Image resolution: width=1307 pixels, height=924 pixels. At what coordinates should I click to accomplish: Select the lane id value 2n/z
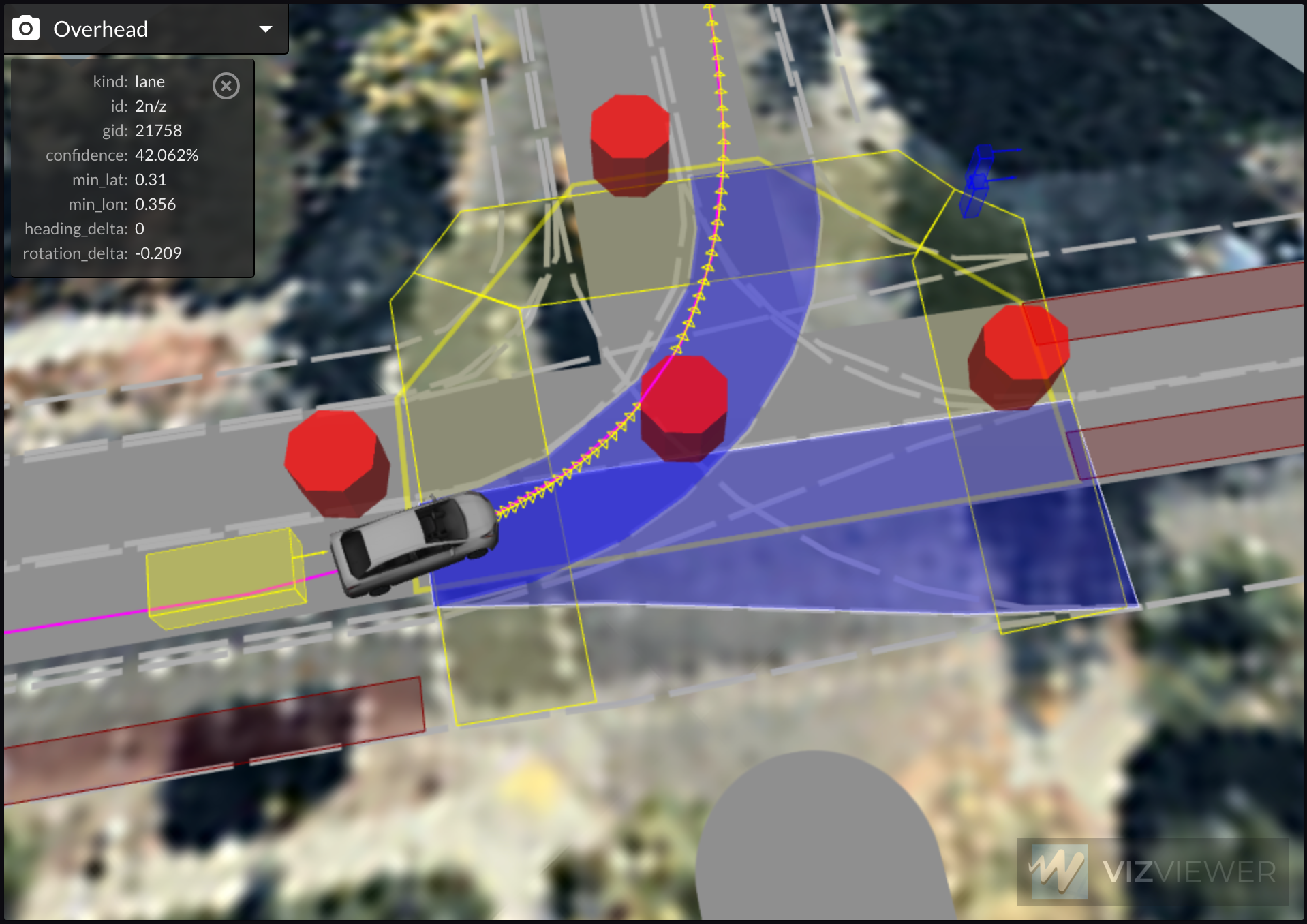click(x=151, y=106)
